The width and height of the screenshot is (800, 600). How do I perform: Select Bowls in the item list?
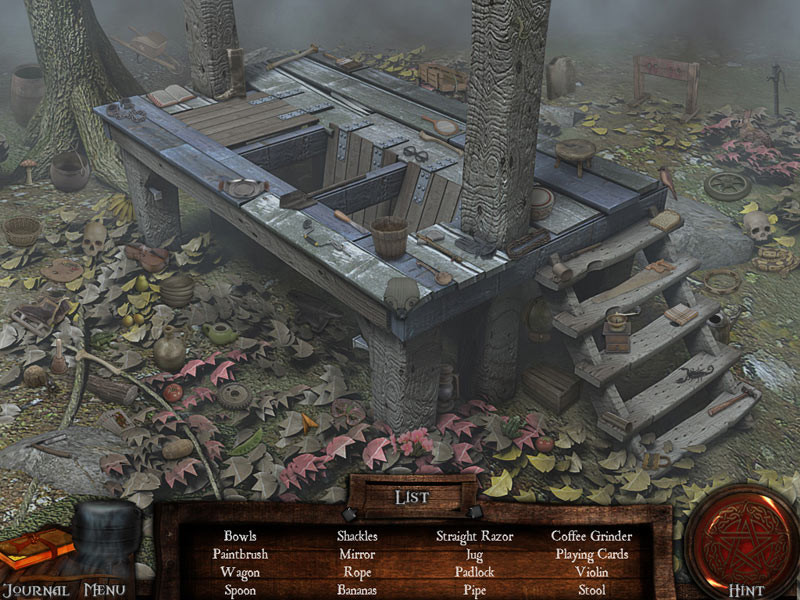tap(240, 536)
